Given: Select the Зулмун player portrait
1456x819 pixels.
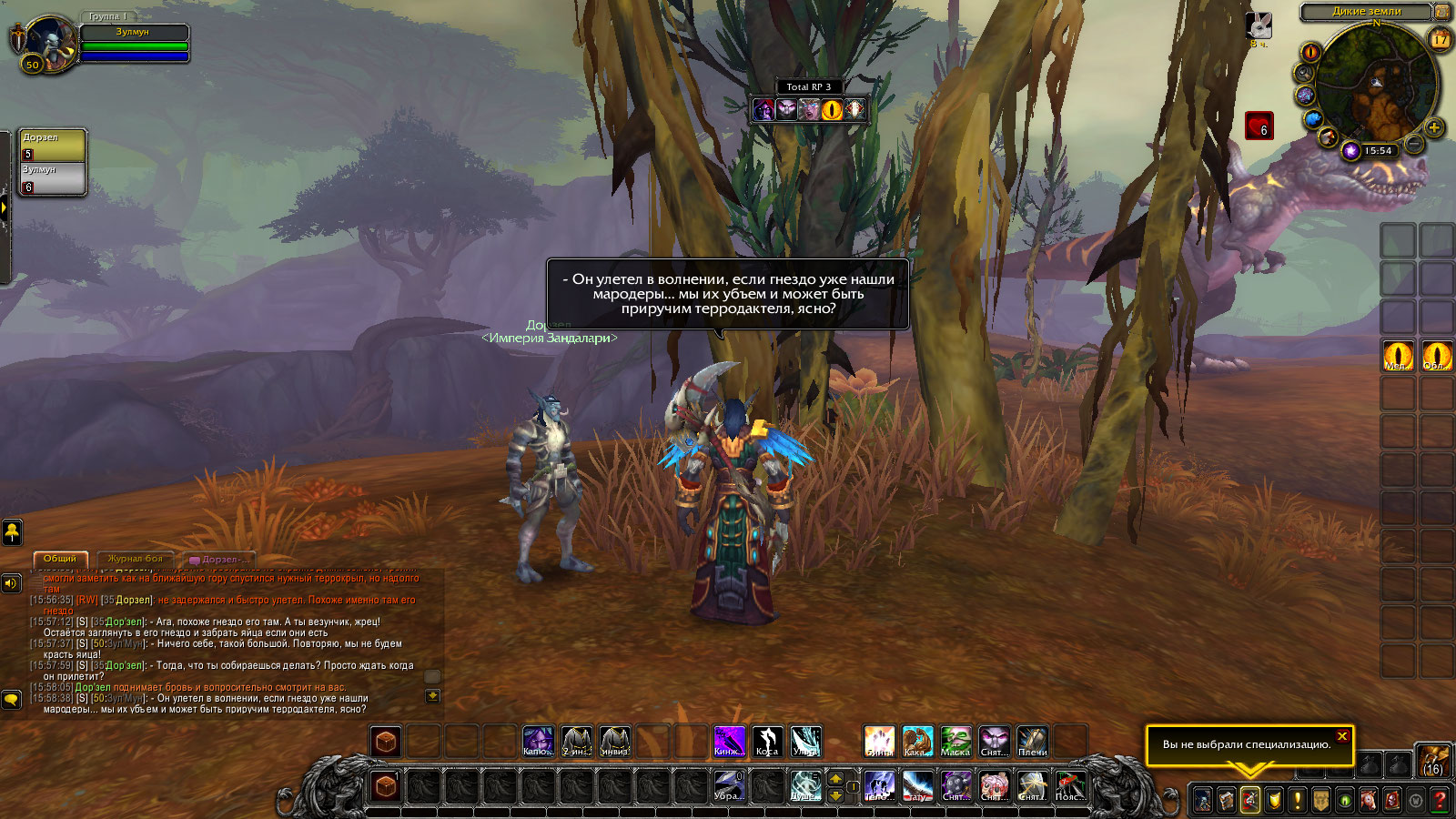Looking at the screenshot, I should pos(47,42).
